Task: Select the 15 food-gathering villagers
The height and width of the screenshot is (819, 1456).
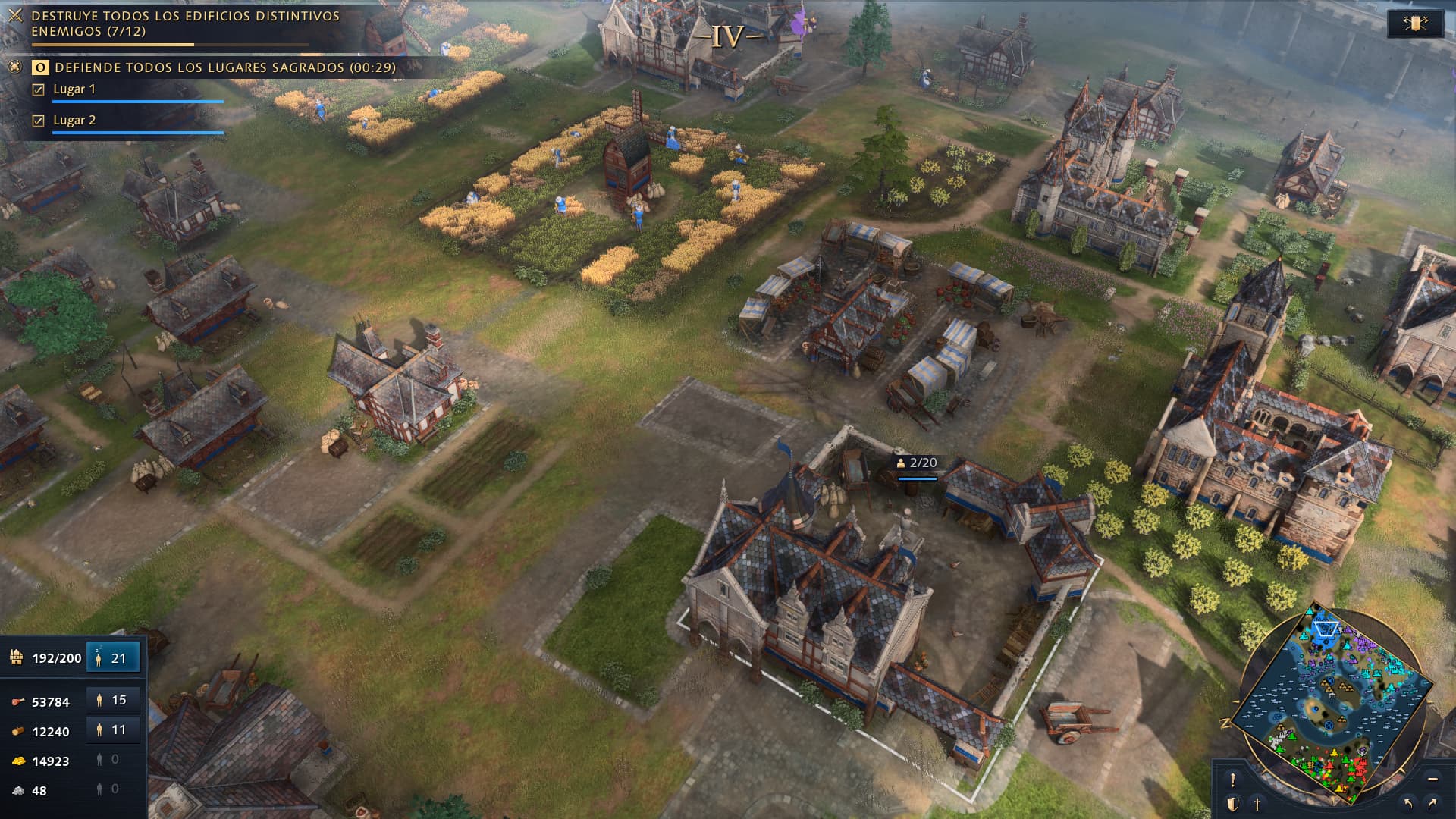Action: click(113, 700)
